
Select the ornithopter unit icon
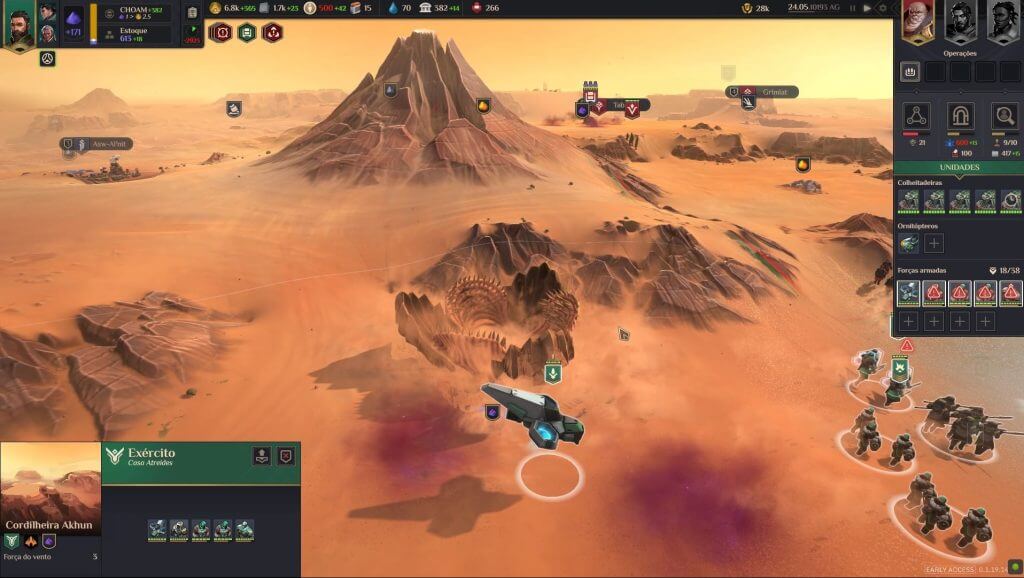click(908, 243)
